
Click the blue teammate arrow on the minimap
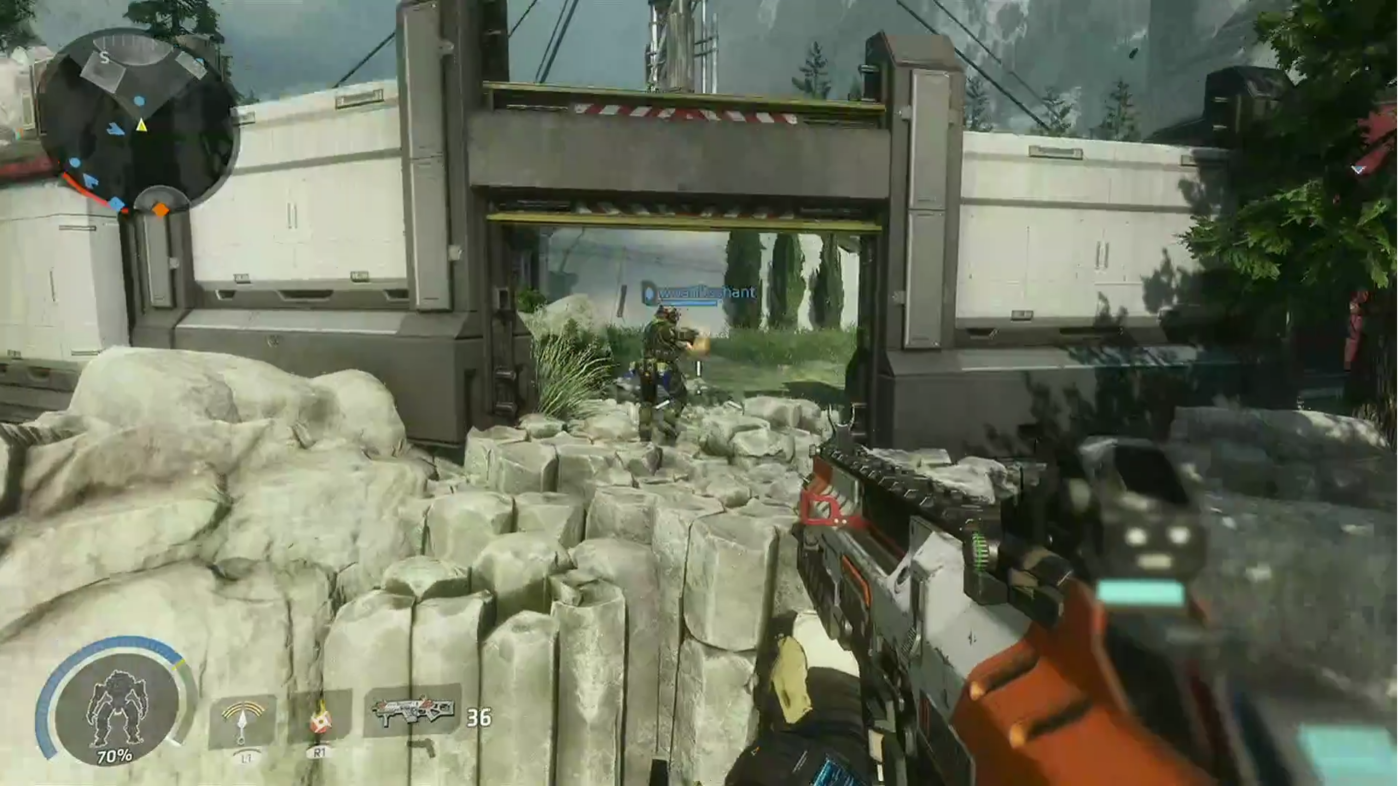[x=116, y=128]
